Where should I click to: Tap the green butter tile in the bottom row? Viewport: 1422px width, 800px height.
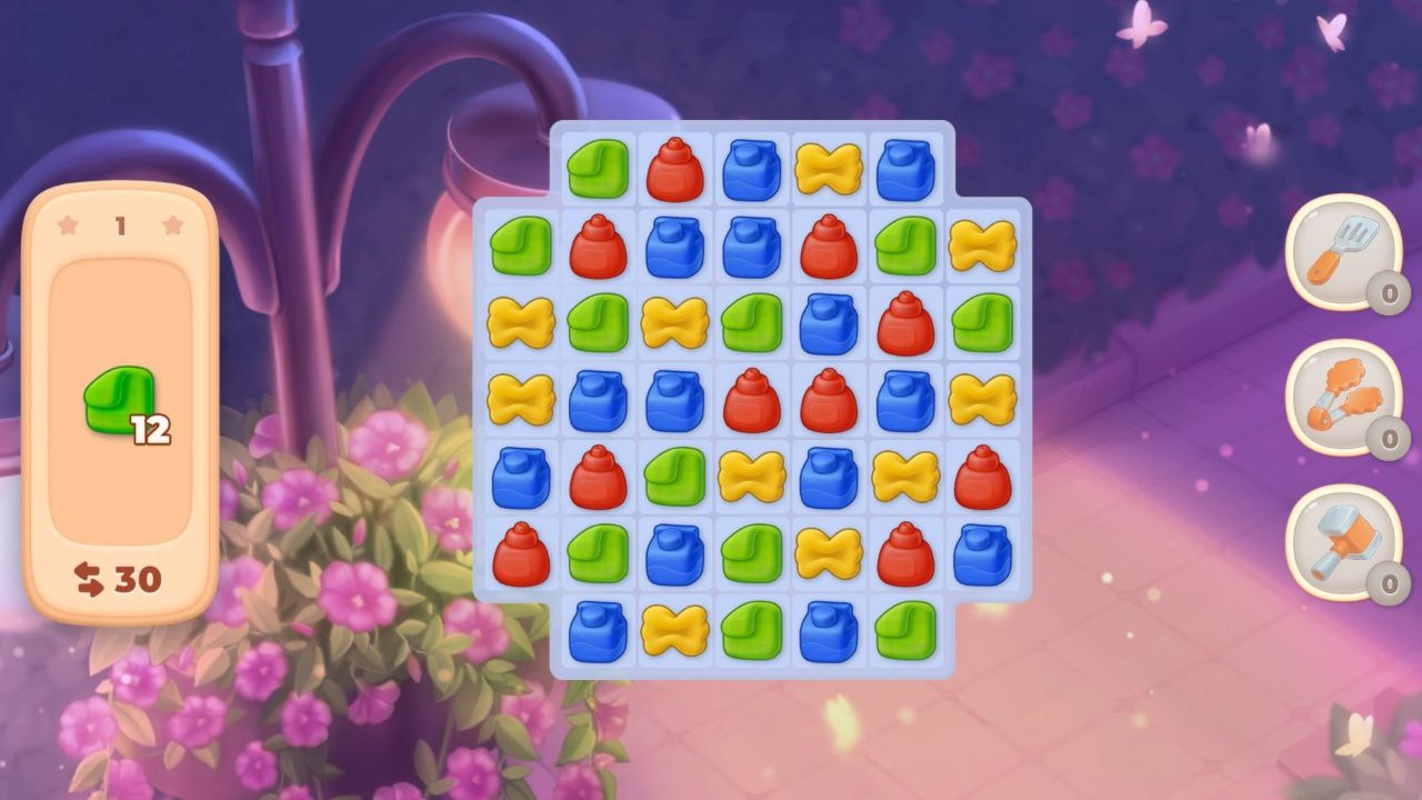[x=751, y=630]
